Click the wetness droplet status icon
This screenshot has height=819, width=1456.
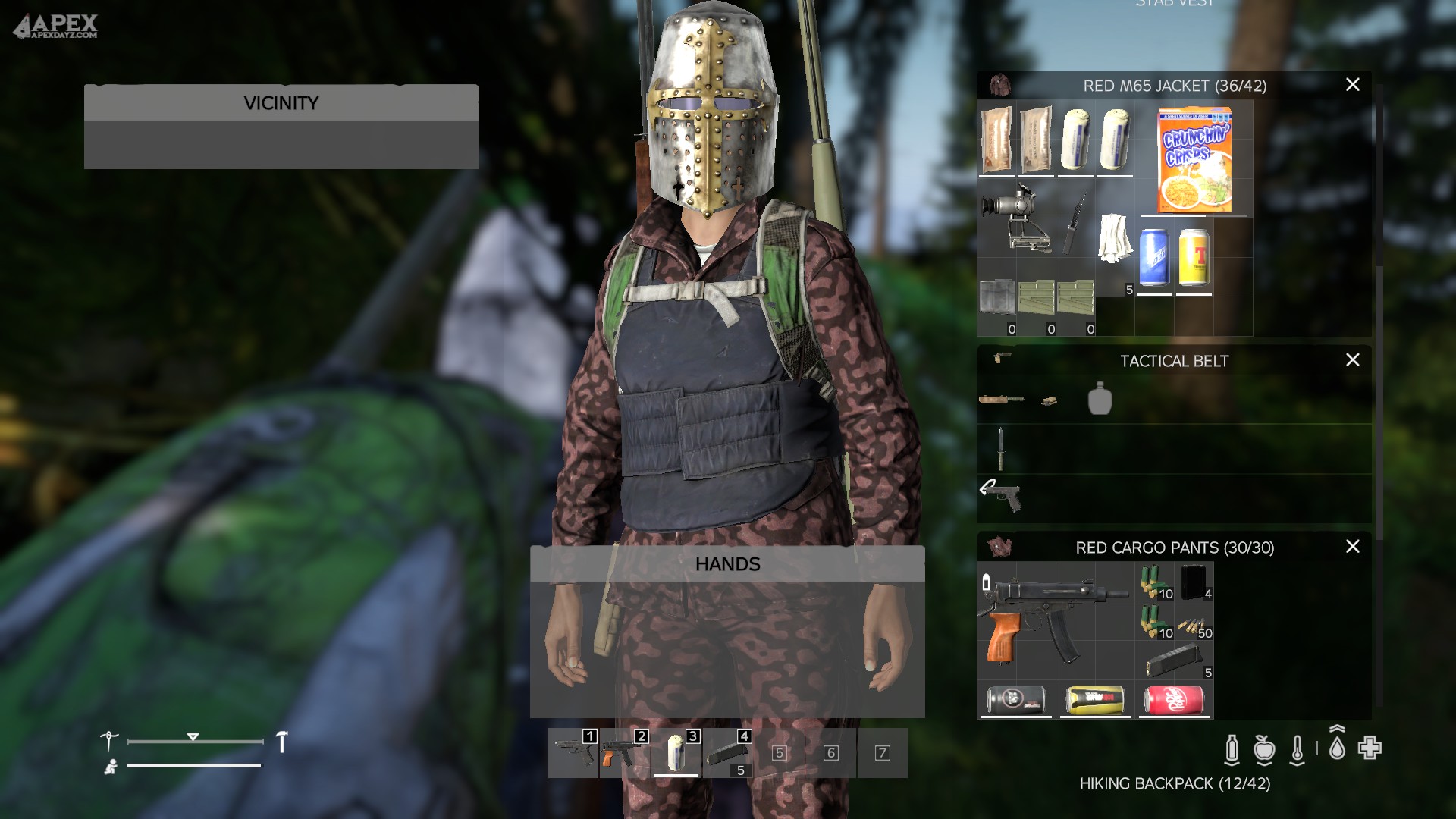point(1337,748)
